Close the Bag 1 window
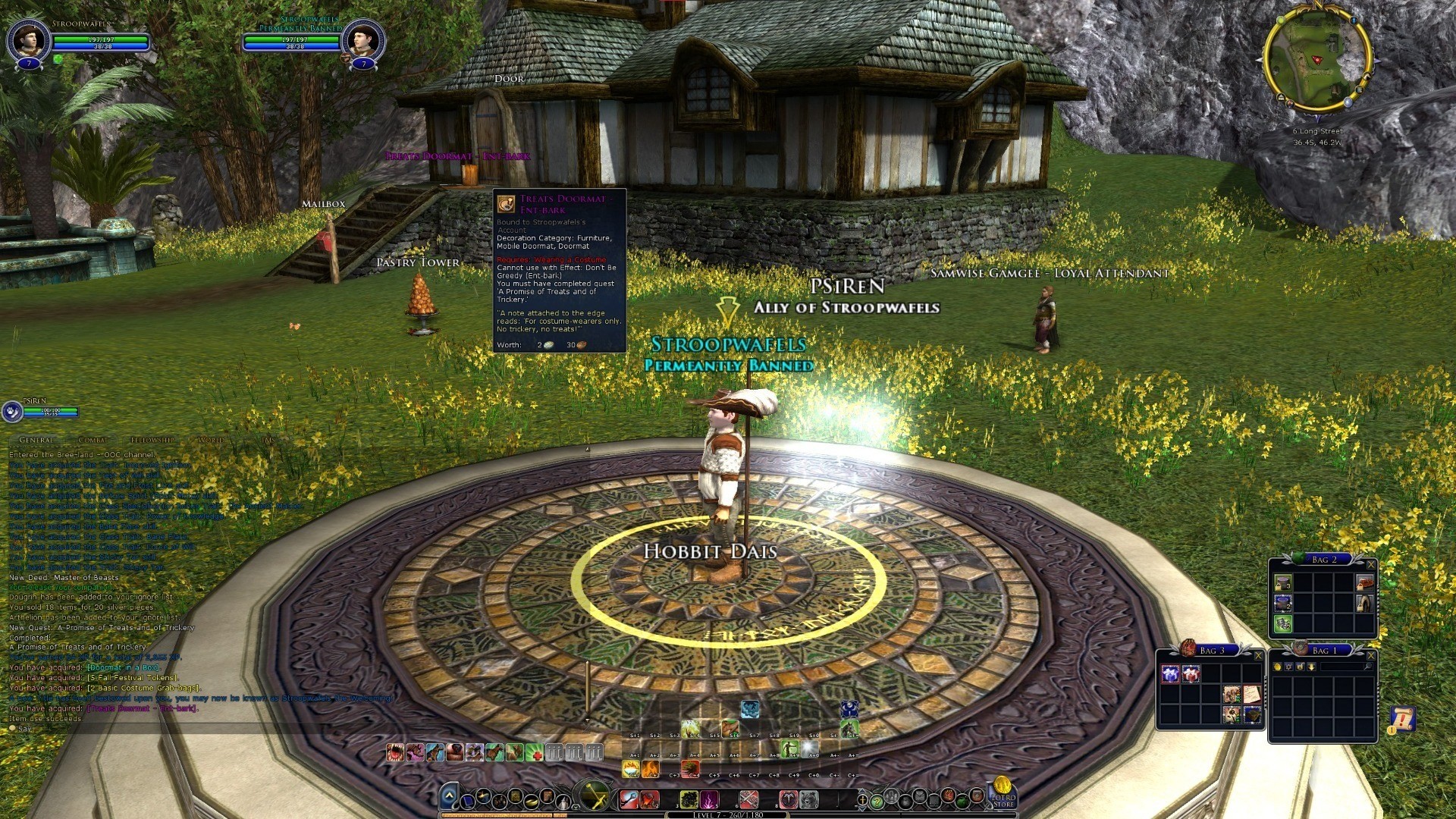This screenshot has width=1456, height=819. coord(1370,656)
